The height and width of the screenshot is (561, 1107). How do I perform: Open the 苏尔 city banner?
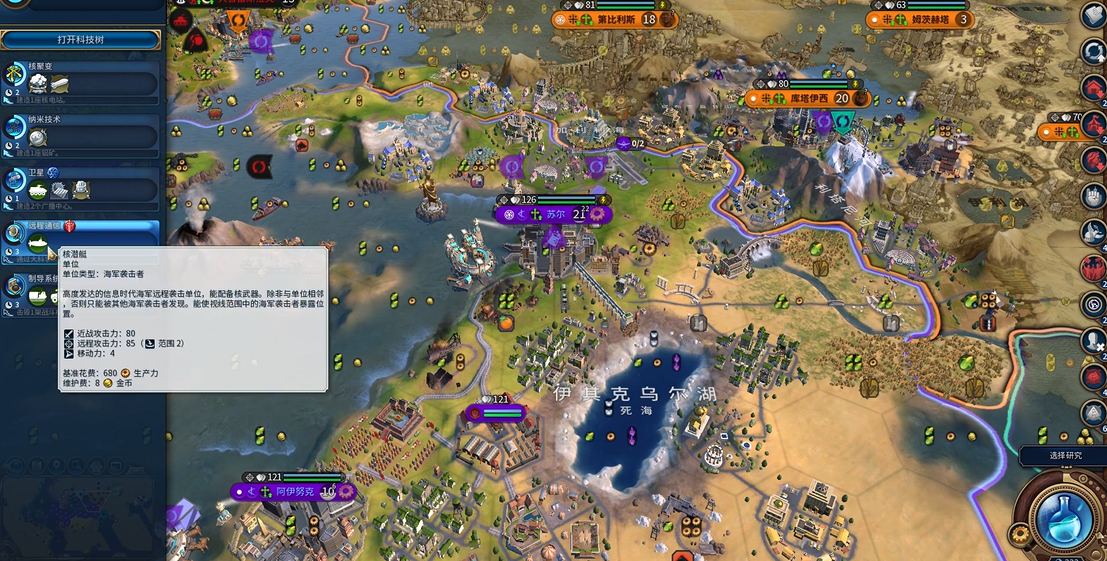(x=554, y=214)
